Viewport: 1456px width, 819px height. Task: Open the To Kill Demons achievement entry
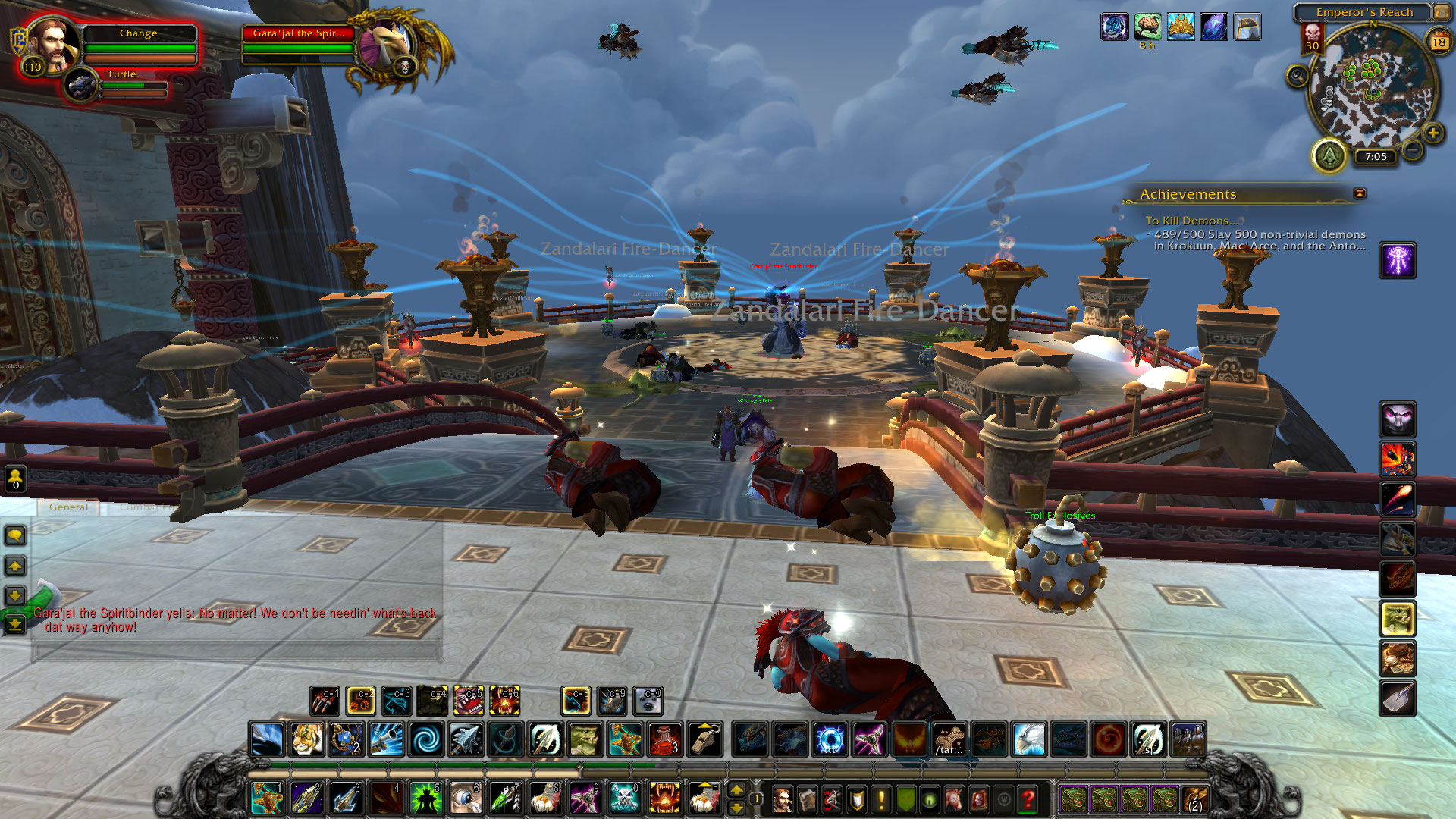point(1191,221)
